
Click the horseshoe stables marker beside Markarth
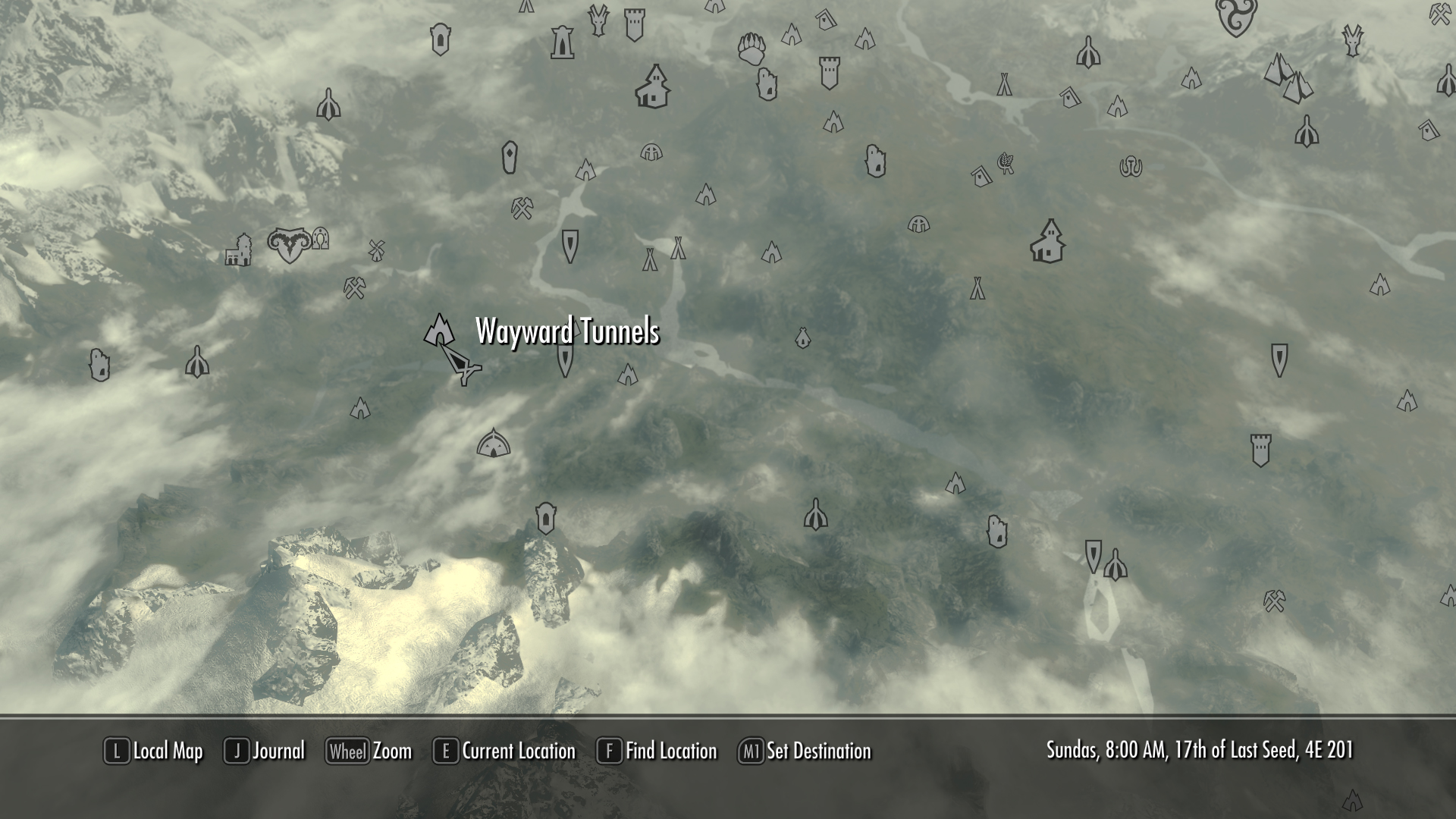[320, 239]
